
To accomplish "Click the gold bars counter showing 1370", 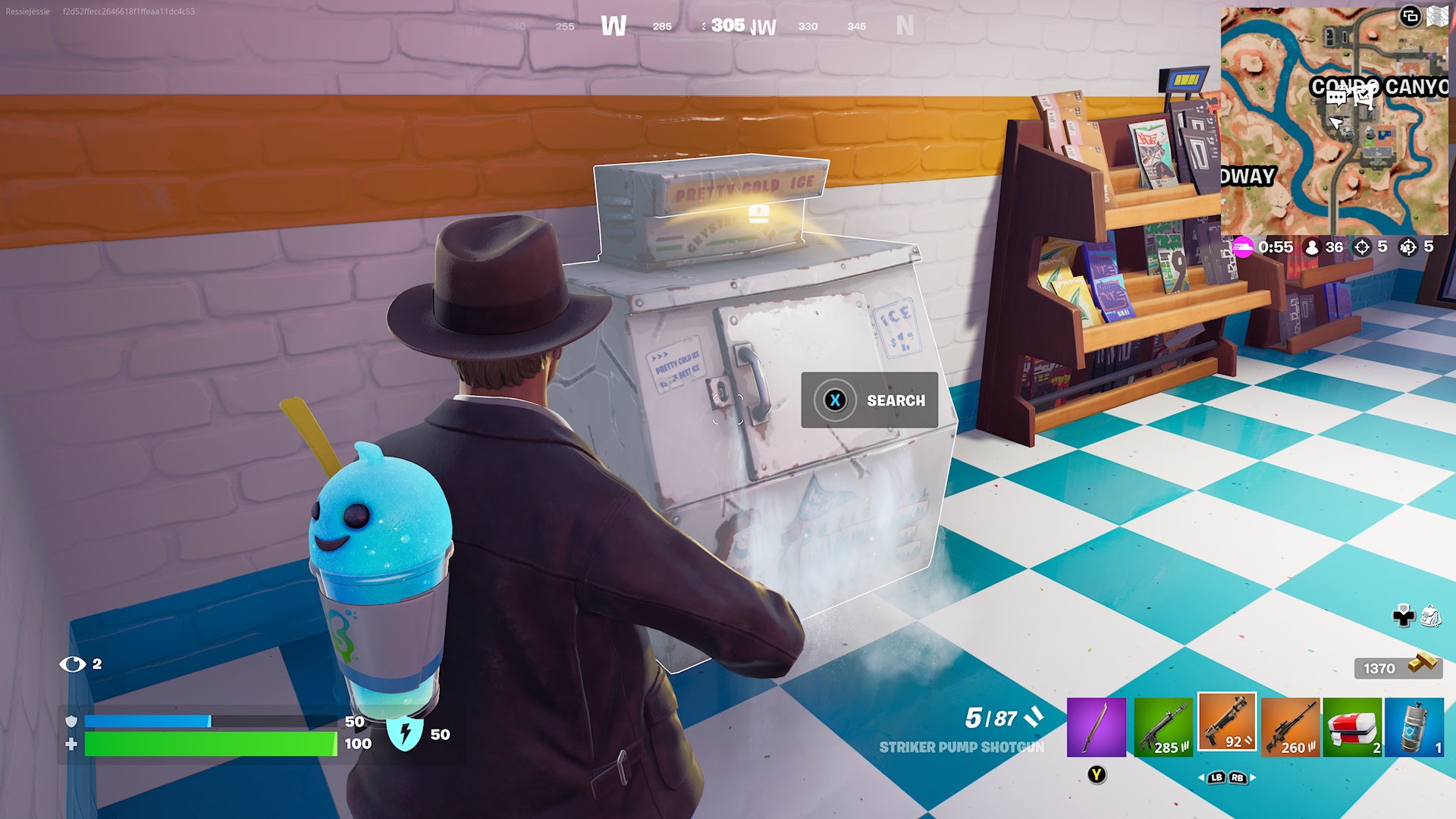I will pyautogui.click(x=1395, y=668).
